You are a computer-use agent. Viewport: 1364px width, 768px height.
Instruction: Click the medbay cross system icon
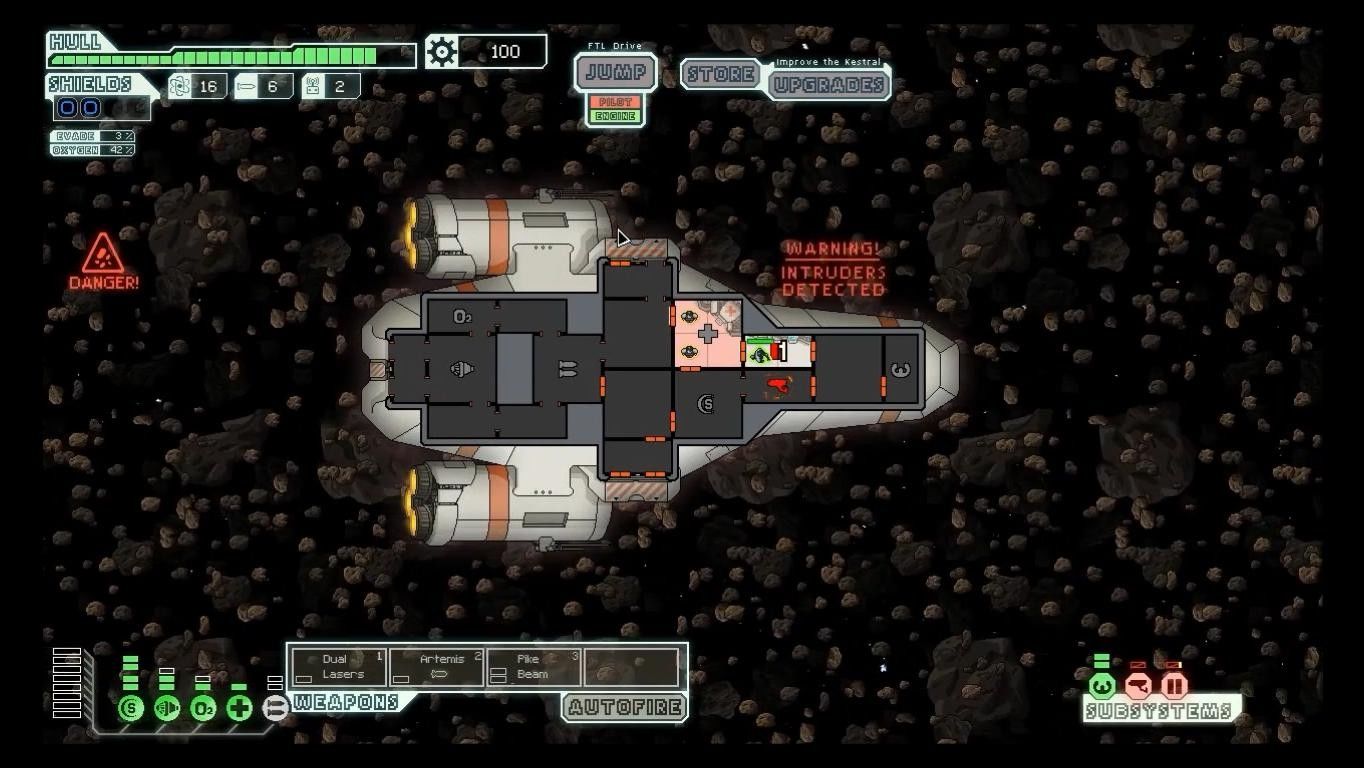[239, 709]
